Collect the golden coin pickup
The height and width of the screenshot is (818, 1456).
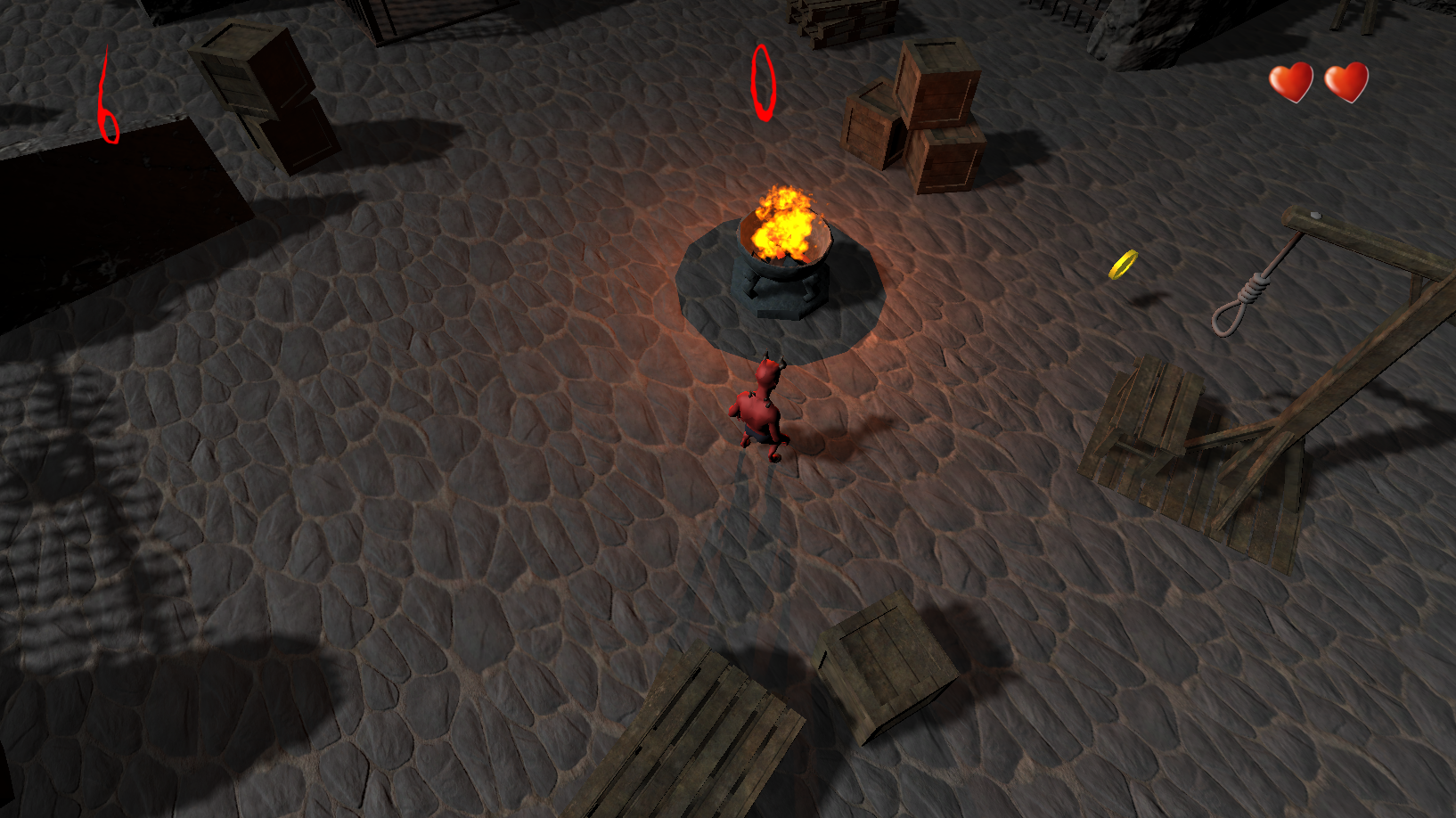tap(1122, 266)
